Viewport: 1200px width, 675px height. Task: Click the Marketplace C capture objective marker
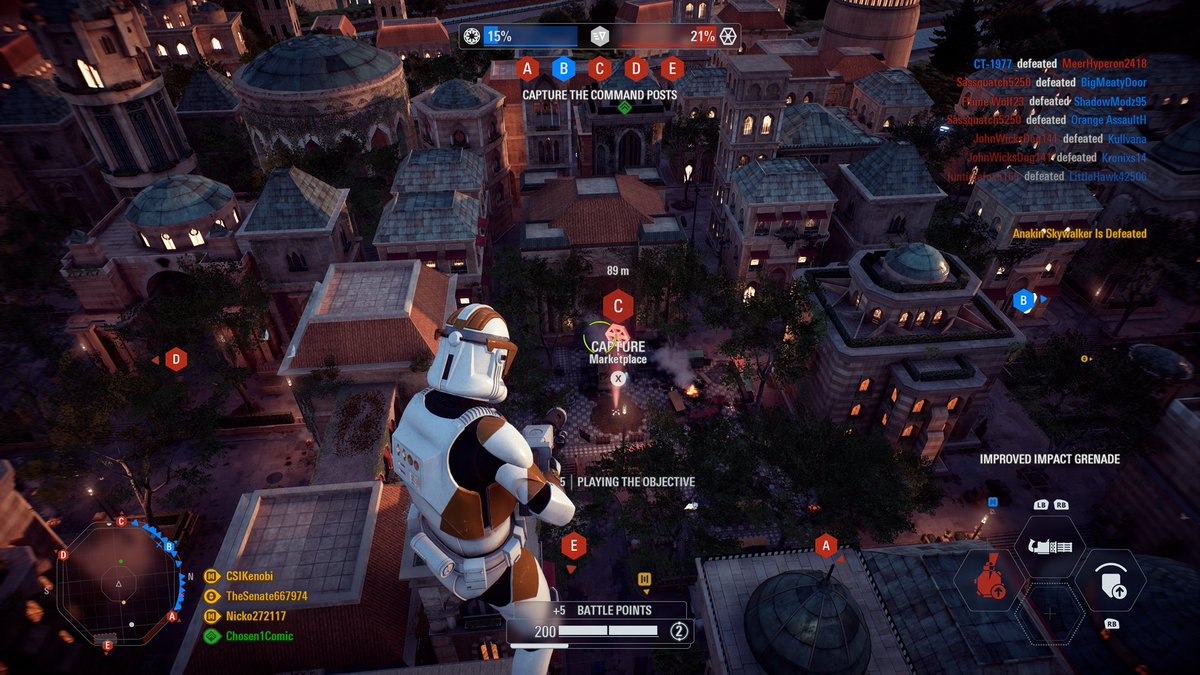point(618,307)
